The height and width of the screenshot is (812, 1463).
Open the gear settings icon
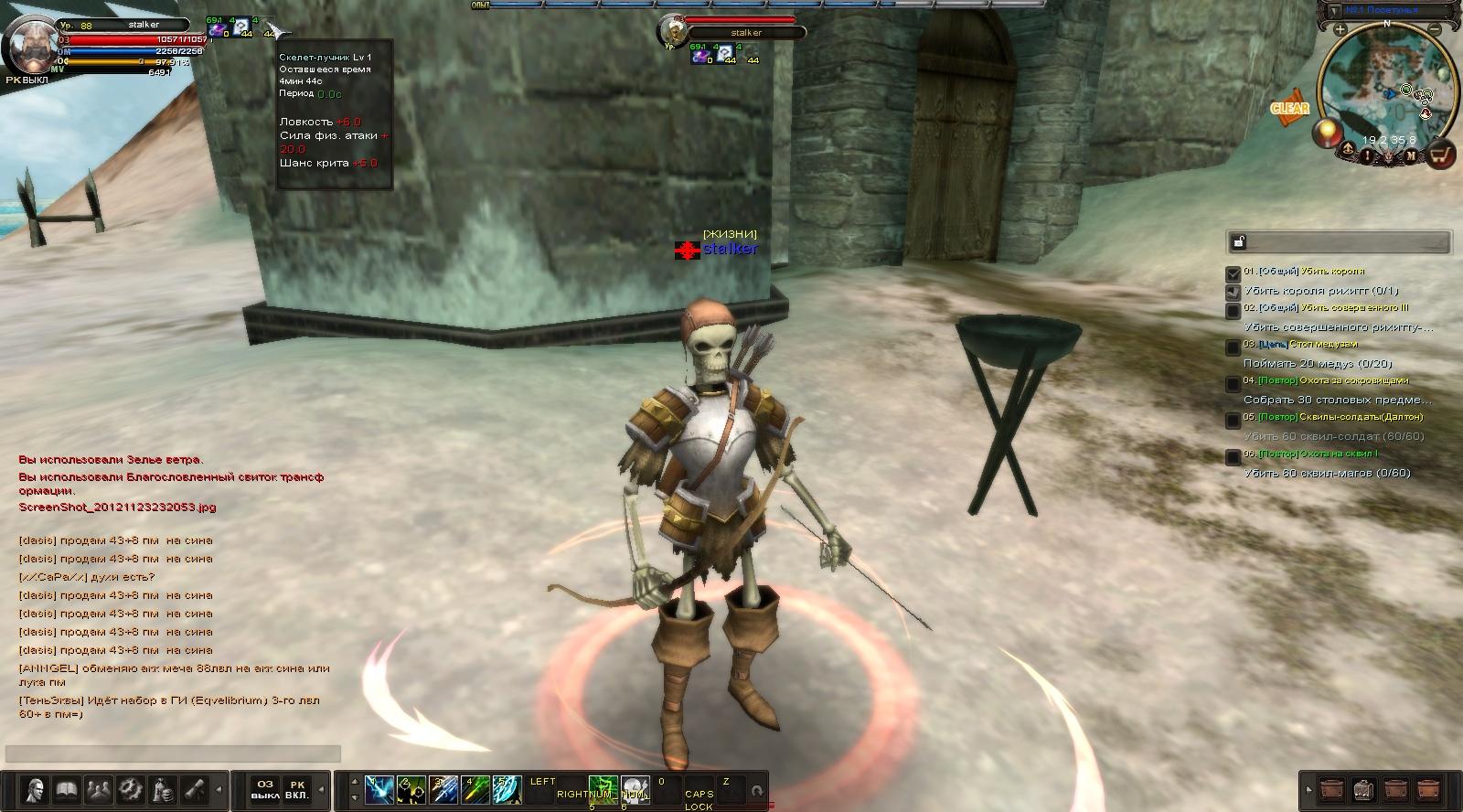[x=131, y=788]
